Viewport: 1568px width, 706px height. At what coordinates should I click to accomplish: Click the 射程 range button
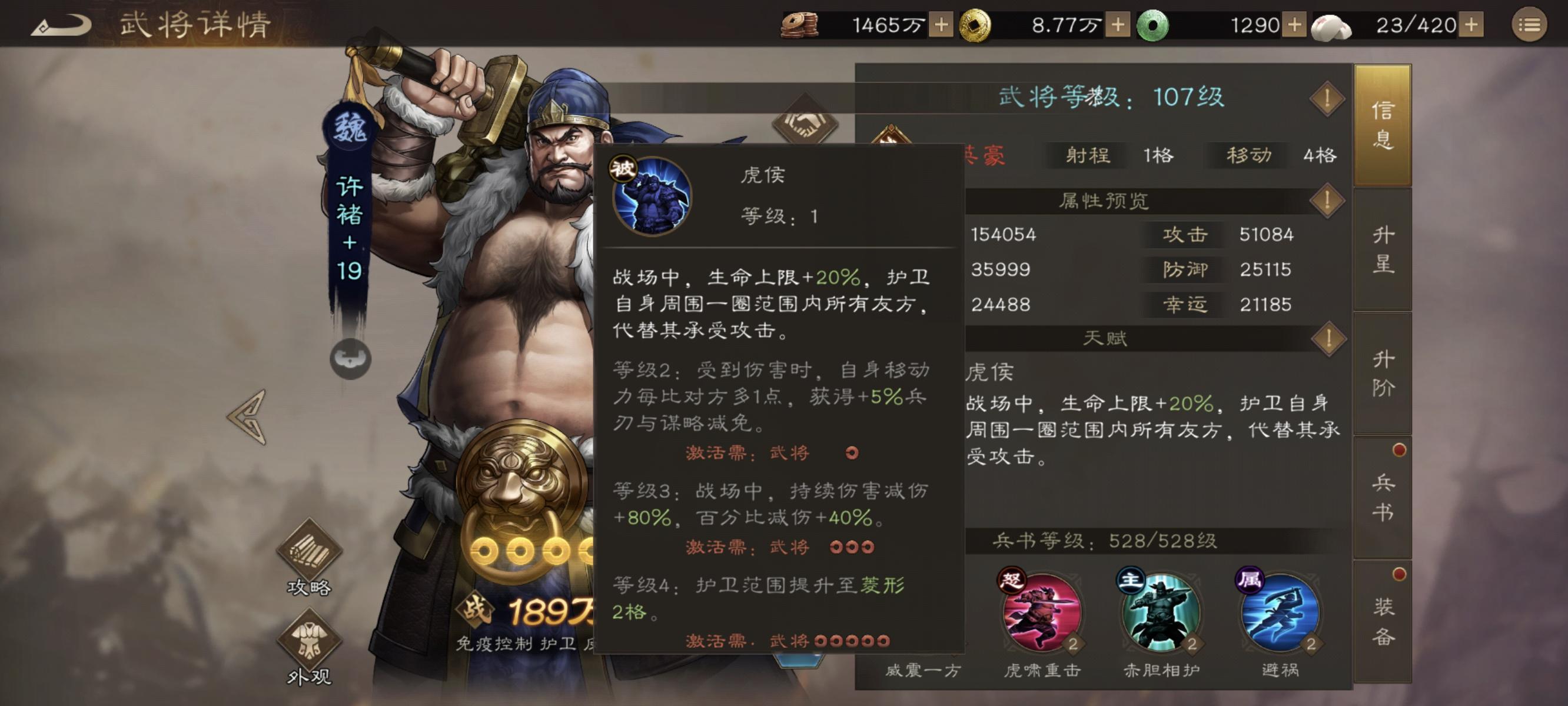(1087, 156)
